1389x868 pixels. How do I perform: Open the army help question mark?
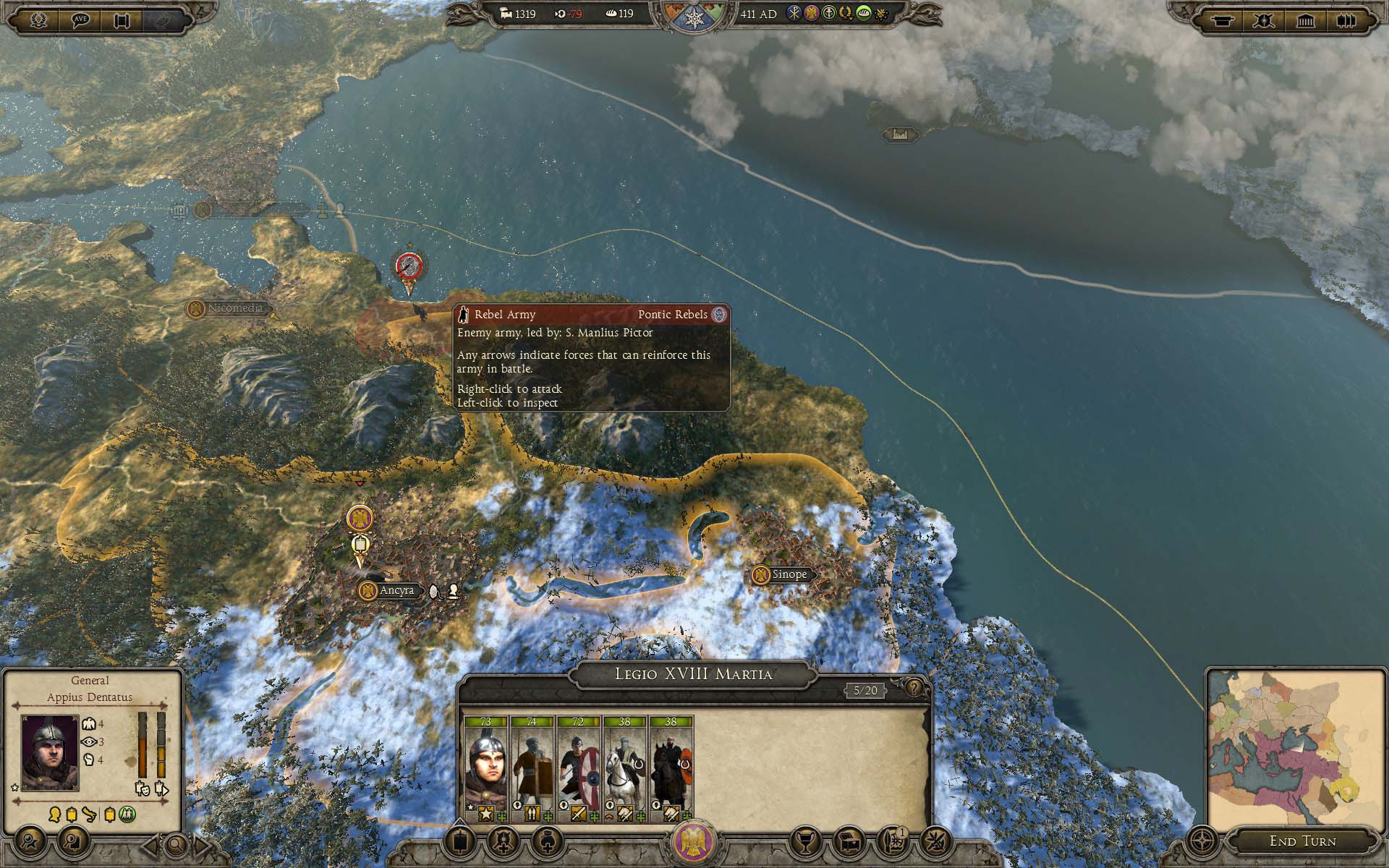(x=914, y=687)
